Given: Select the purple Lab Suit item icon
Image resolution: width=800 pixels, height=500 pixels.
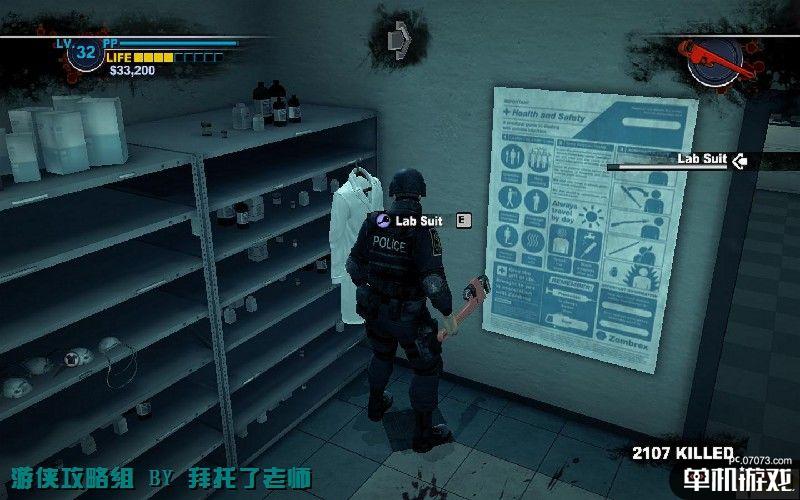Looking at the screenshot, I should click(x=381, y=218).
